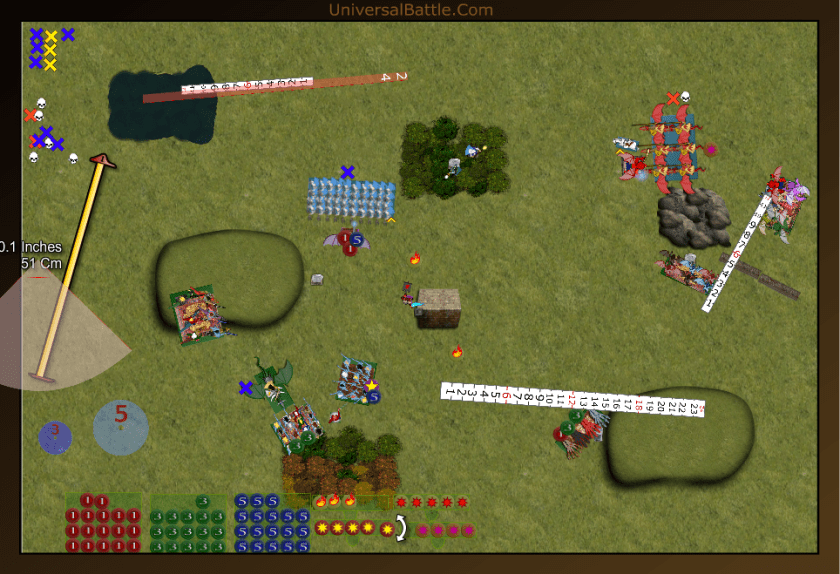Select the small blue "3" blast template
The image size is (840, 574).
pos(55,436)
